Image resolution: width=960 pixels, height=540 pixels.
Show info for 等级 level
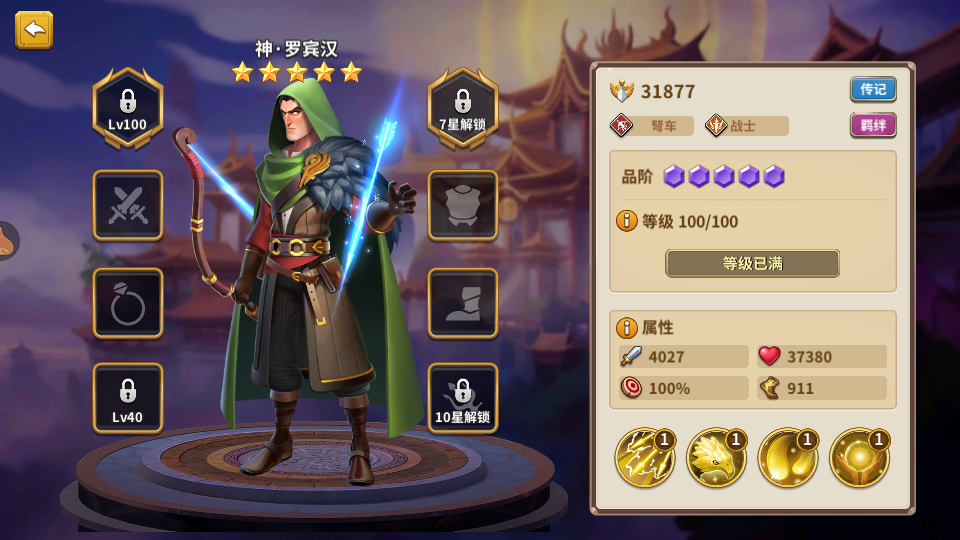pyautogui.click(x=627, y=220)
